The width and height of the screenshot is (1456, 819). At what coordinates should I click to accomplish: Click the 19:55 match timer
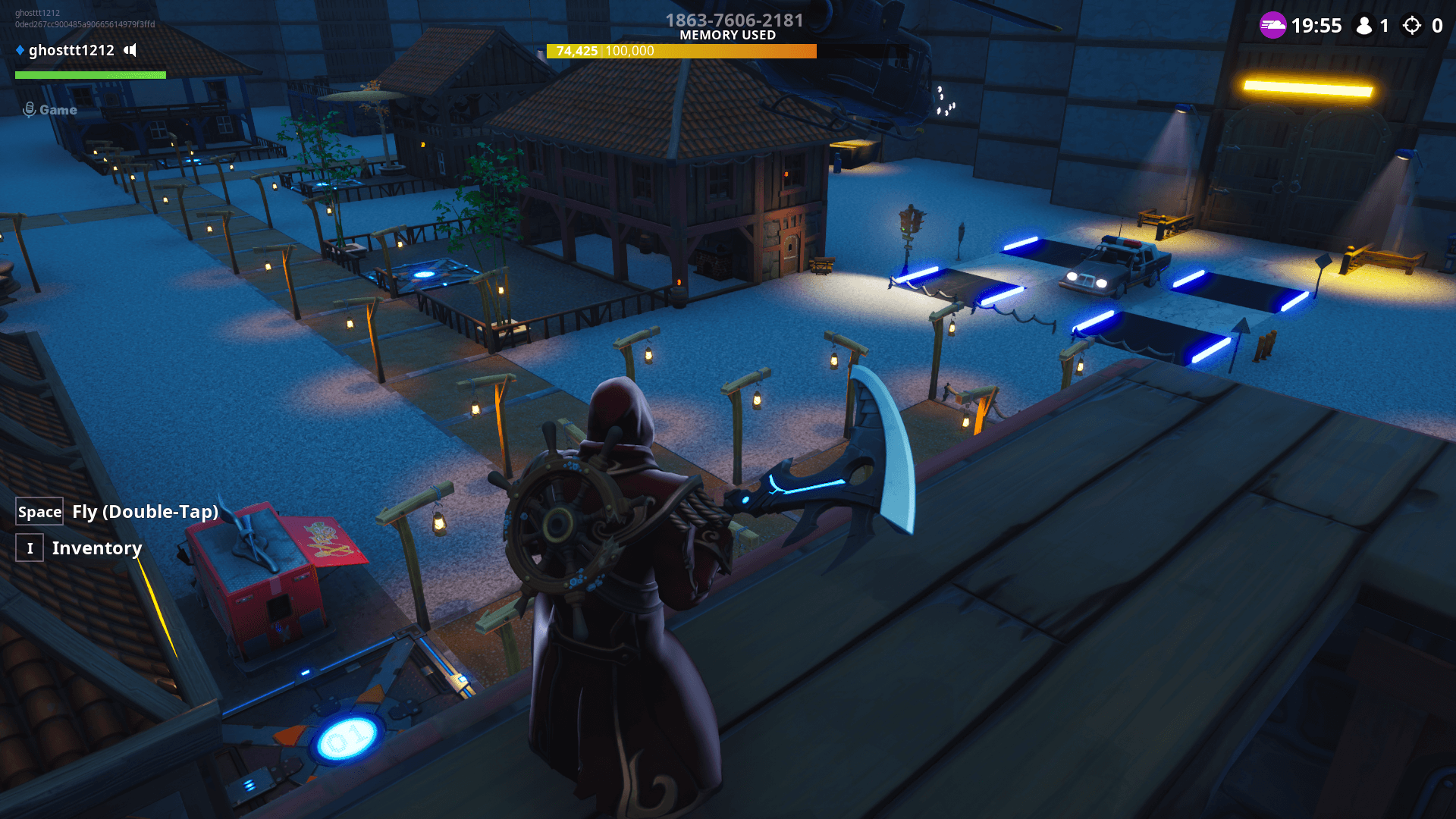click(1317, 25)
